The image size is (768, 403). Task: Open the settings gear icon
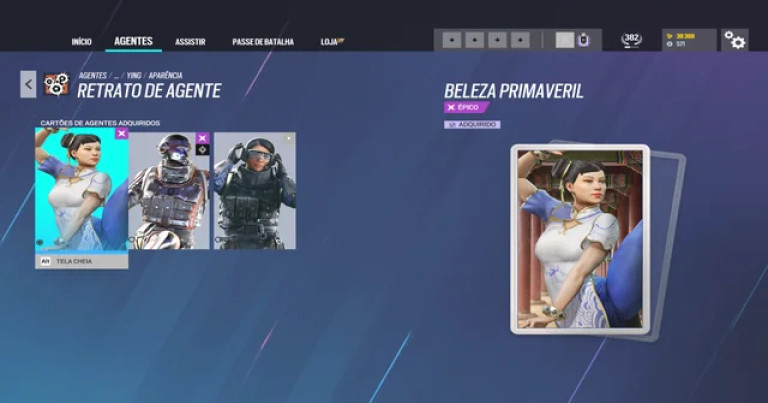click(735, 40)
